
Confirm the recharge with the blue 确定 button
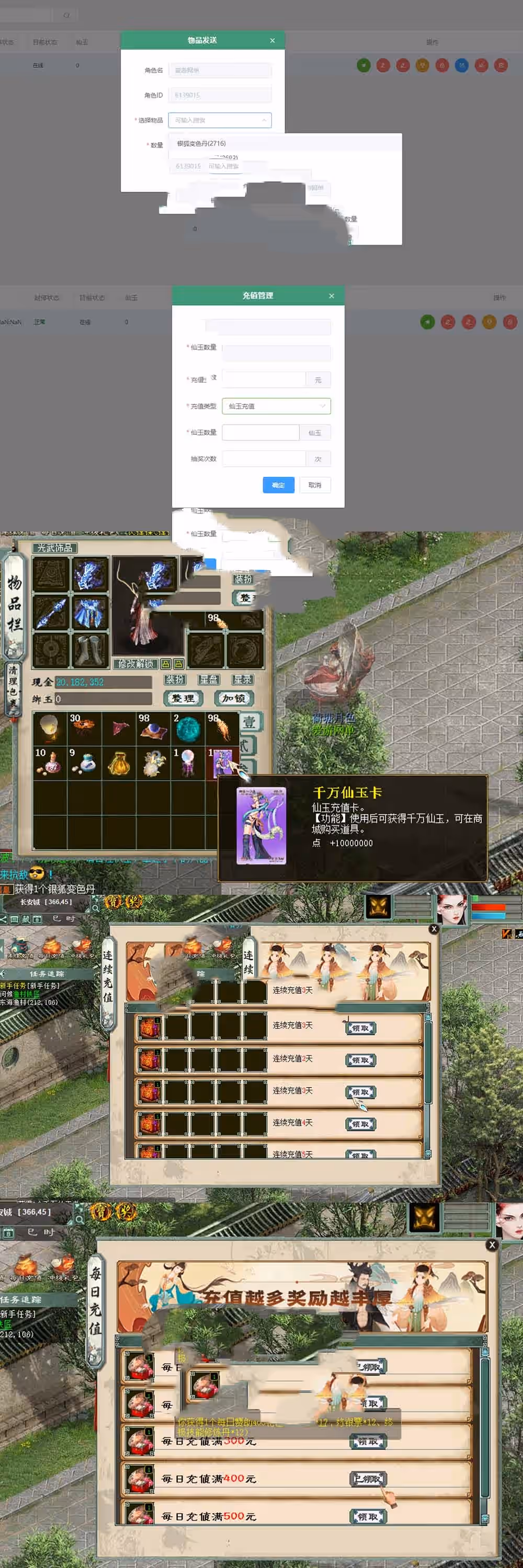[278, 485]
